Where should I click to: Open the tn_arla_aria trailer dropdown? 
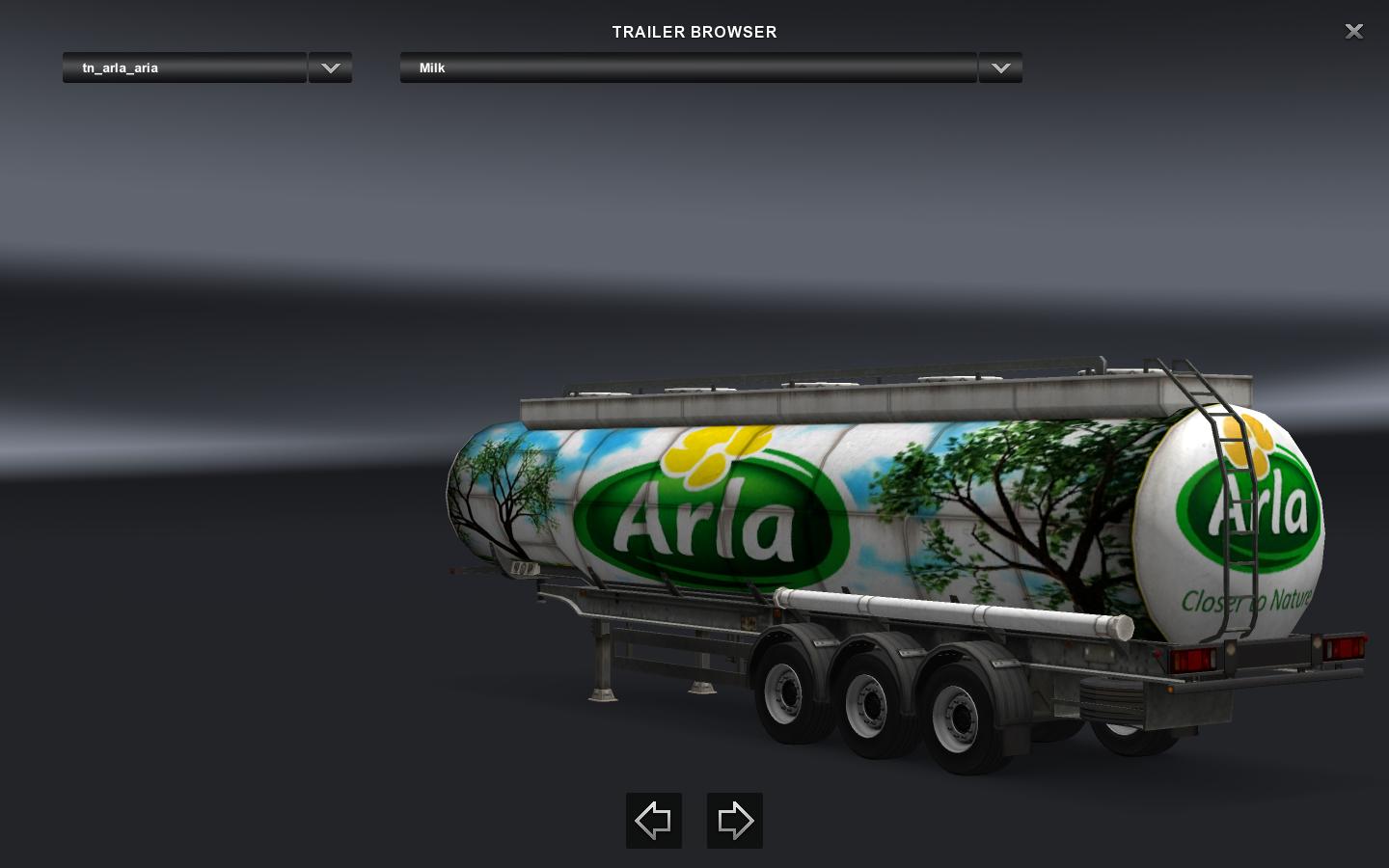(x=184, y=68)
